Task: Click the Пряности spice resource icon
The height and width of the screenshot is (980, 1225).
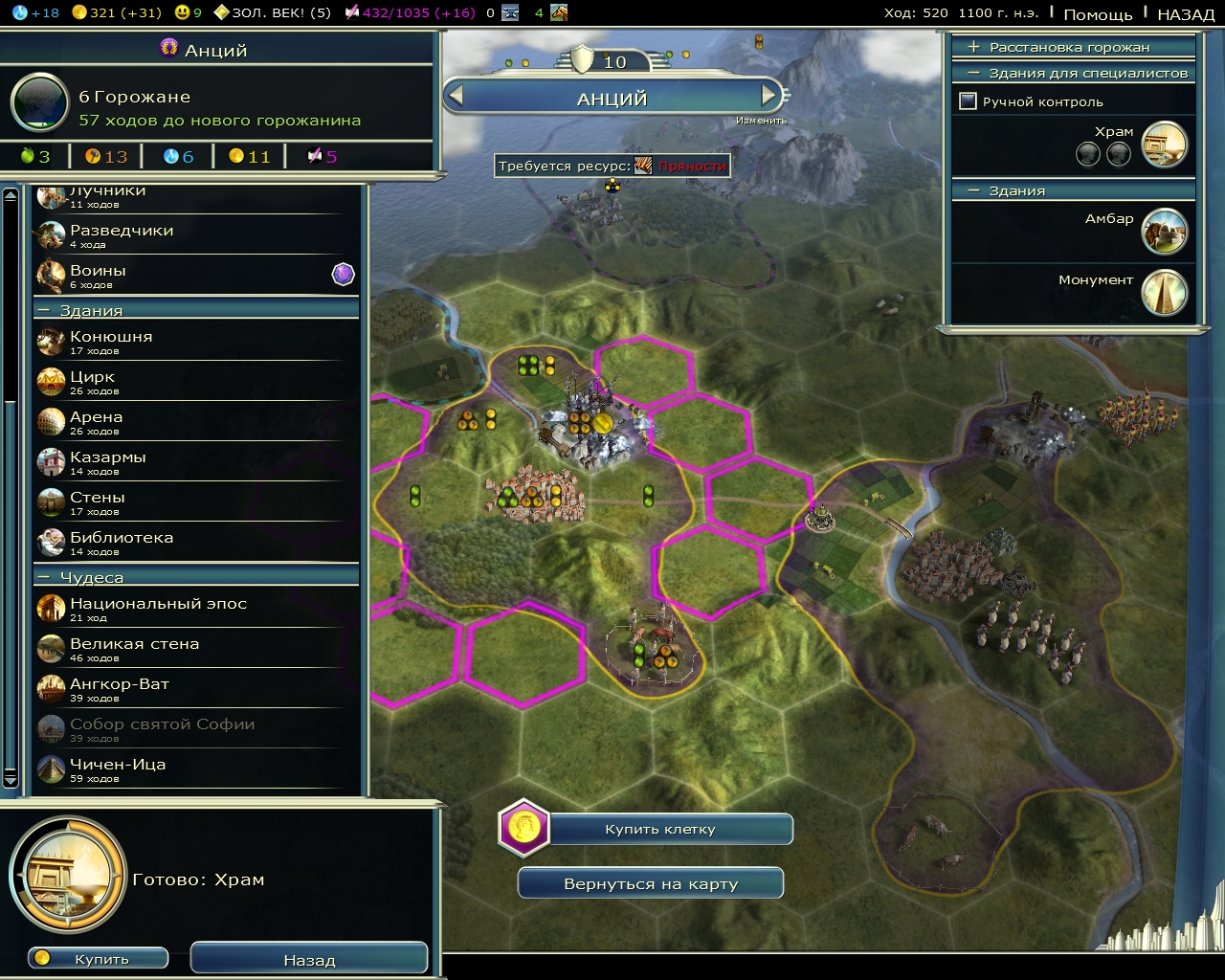Action: pyautogui.click(x=641, y=165)
